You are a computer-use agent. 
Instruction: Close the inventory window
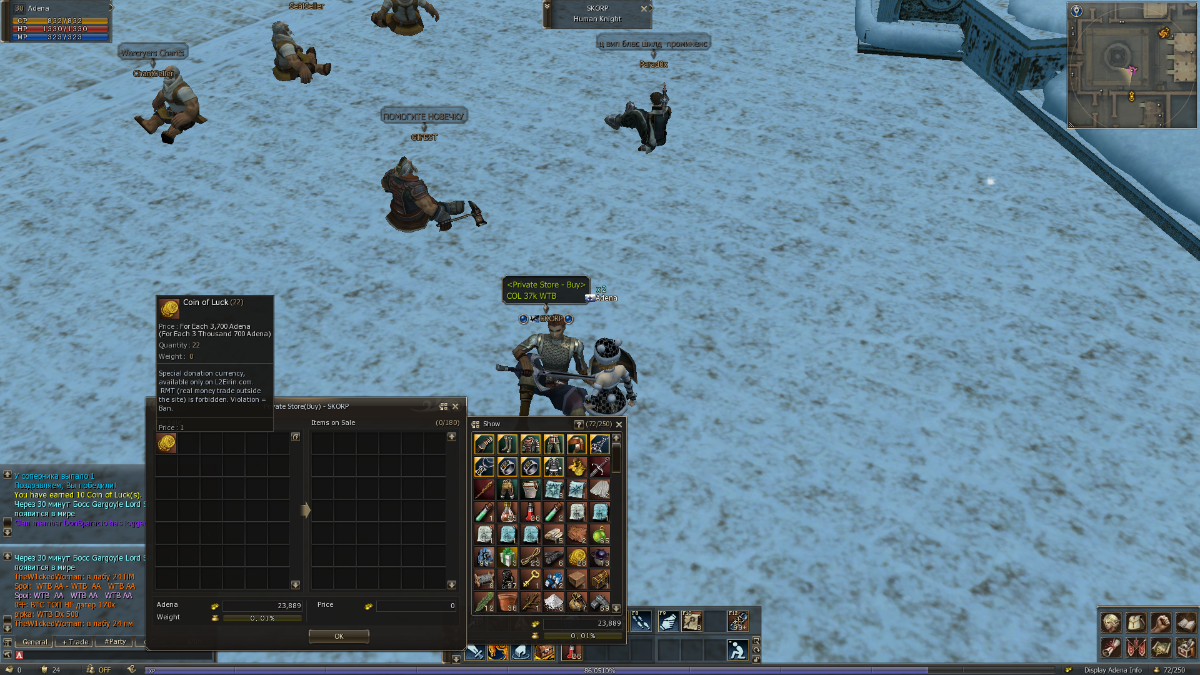(x=619, y=424)
